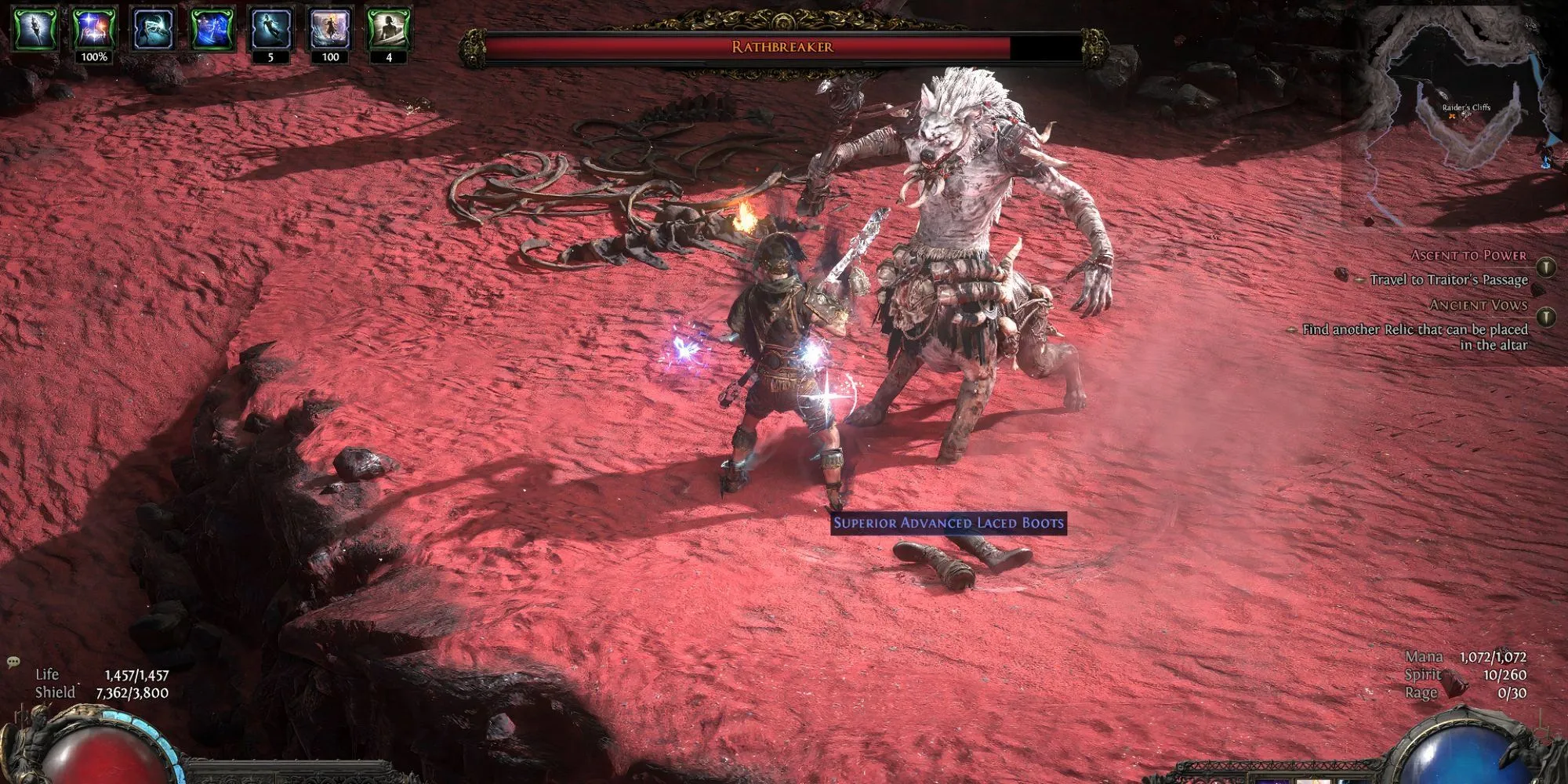Screen dimensions: 1568x784
Task: Select the Ascent to Power quest title
Action: click(1468, 256)
